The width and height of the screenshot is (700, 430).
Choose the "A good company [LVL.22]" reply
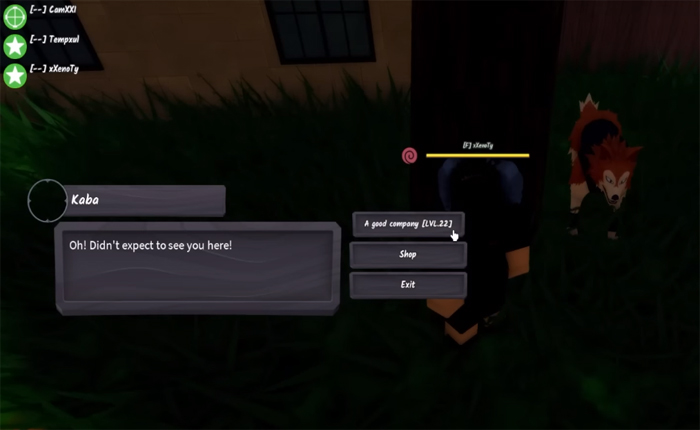(x=408, y=224)
